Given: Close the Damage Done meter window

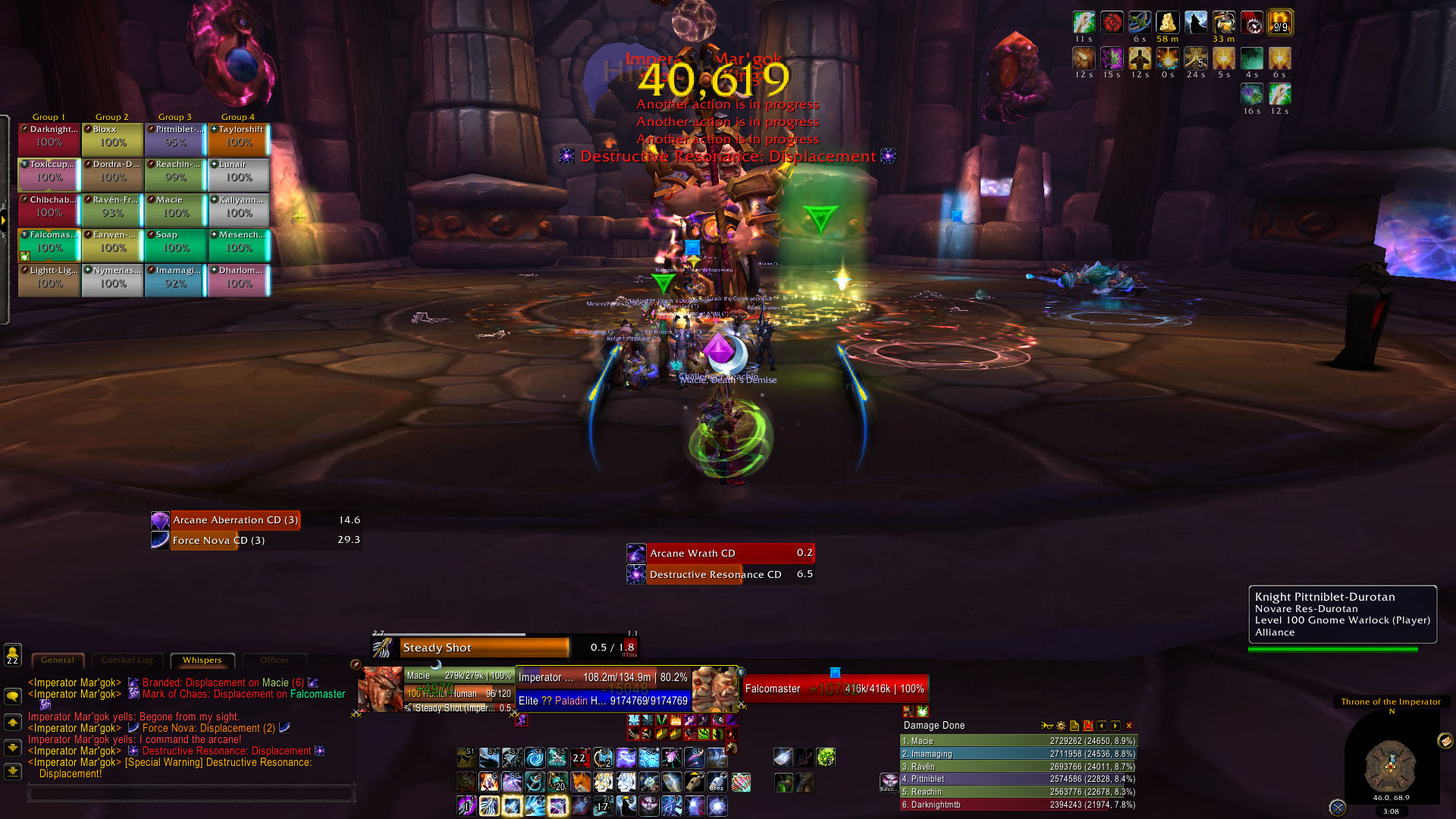Looking at the screenshot, I should click(x=1129, y=726).
